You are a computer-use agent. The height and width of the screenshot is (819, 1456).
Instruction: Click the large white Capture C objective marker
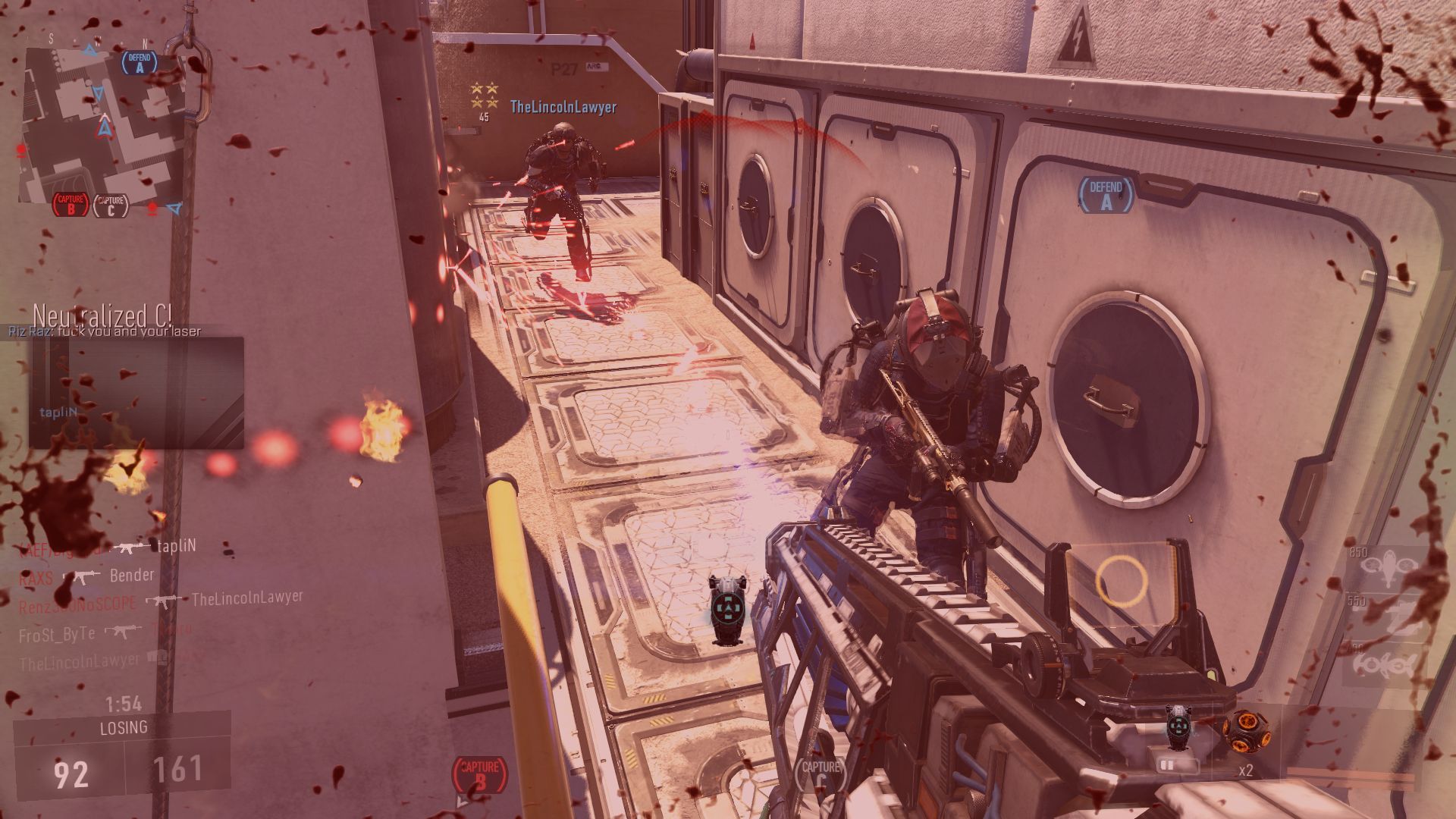coord(821,773)
